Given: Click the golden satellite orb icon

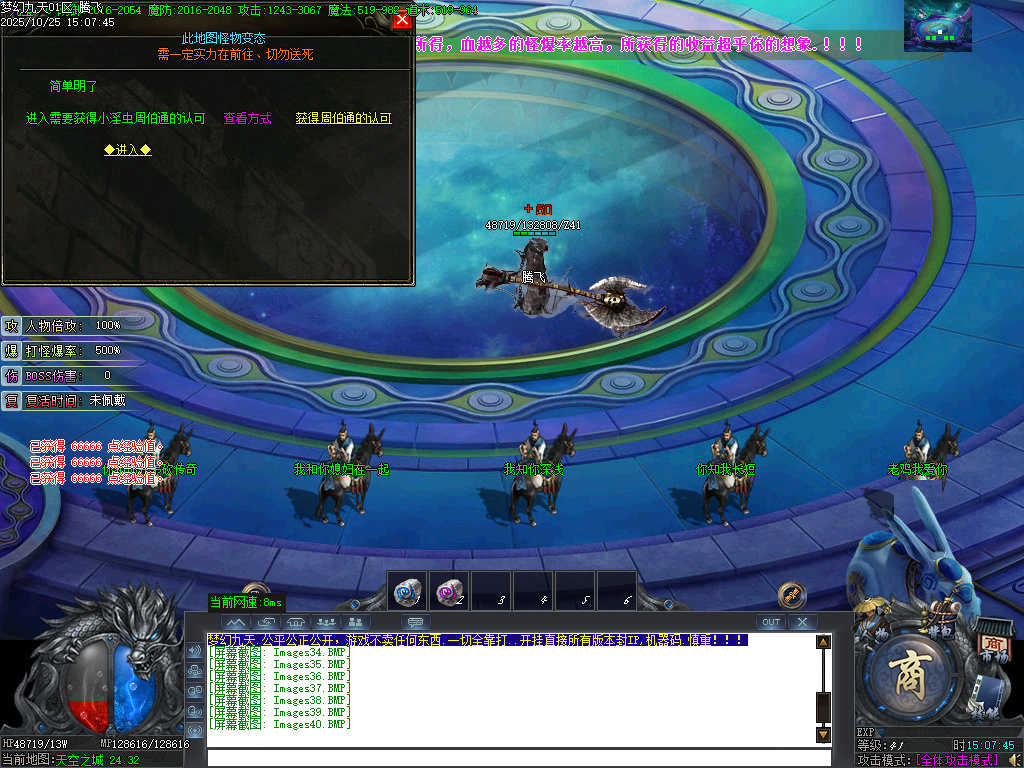Looking at the screenshot, I should pos(792,595).
